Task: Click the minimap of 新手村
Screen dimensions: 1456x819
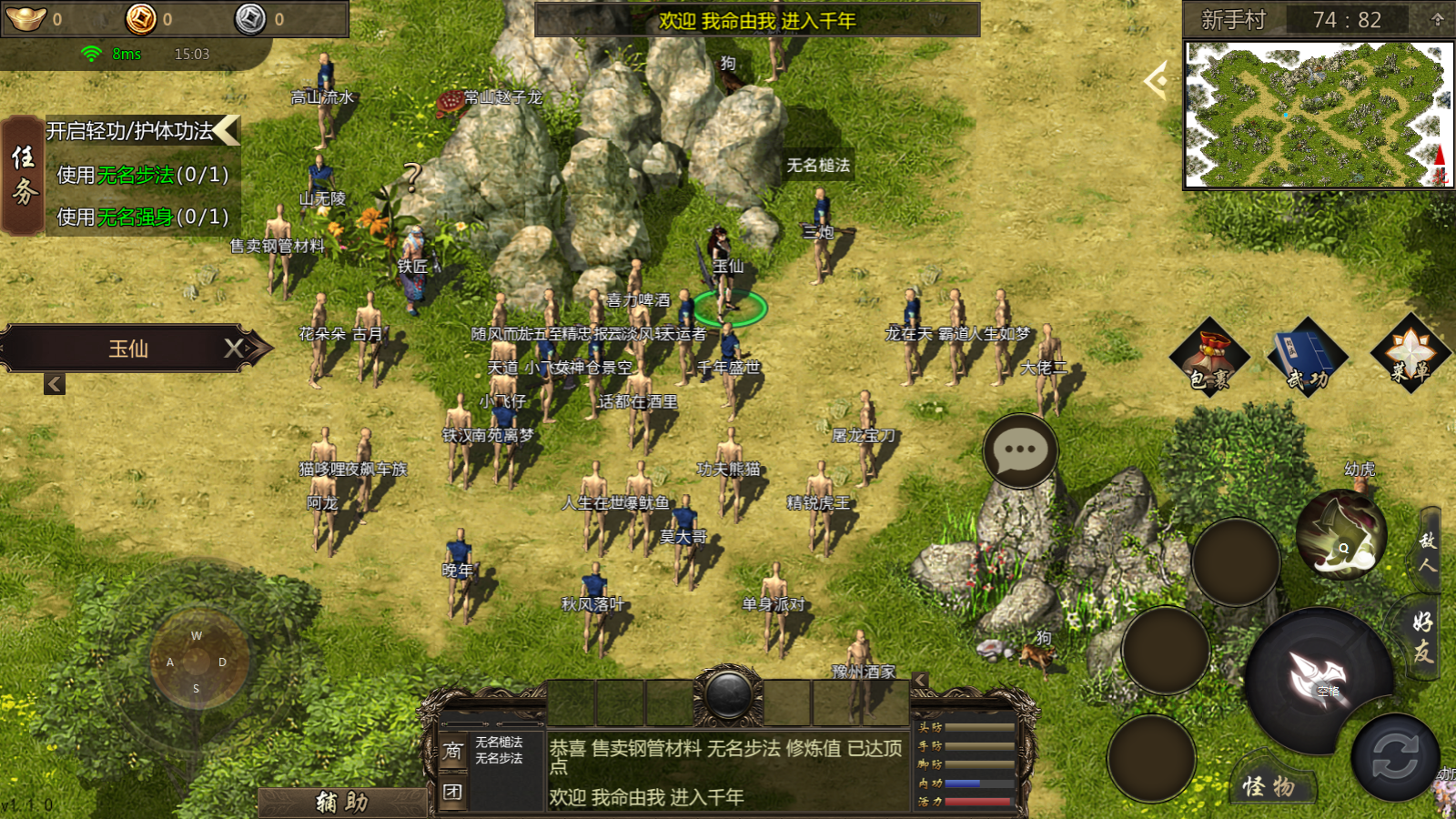Action: tap(1318, 115)
